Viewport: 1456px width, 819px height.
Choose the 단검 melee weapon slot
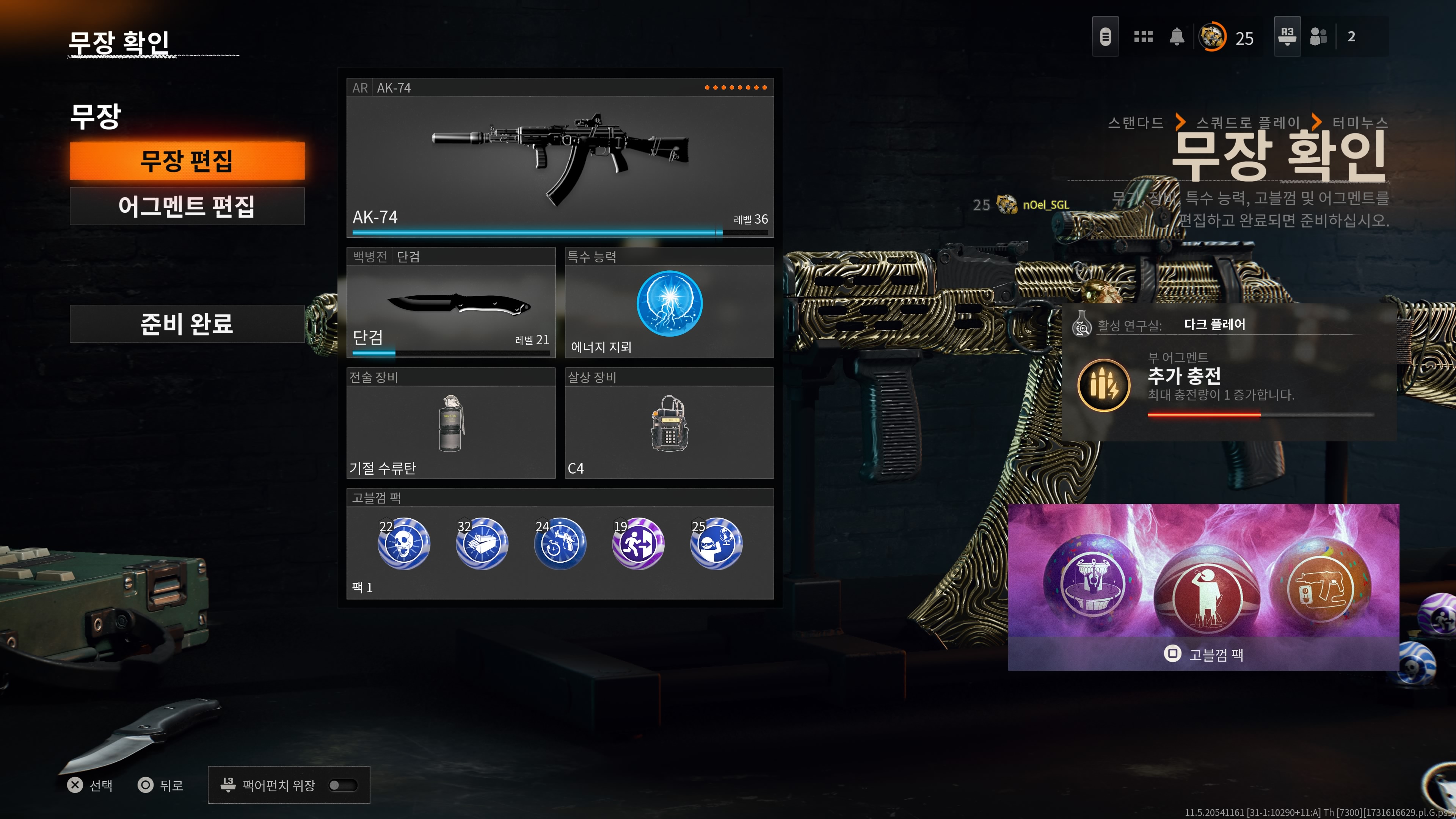tap(450, 303)
